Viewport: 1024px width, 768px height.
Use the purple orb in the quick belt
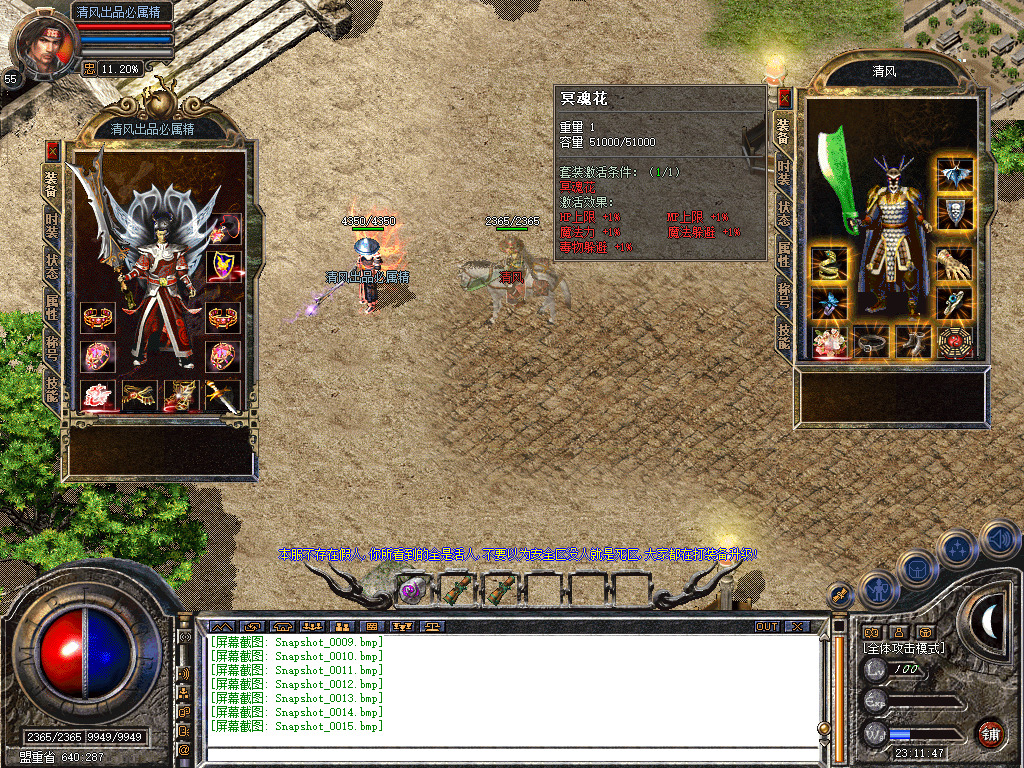coord(410,590)
